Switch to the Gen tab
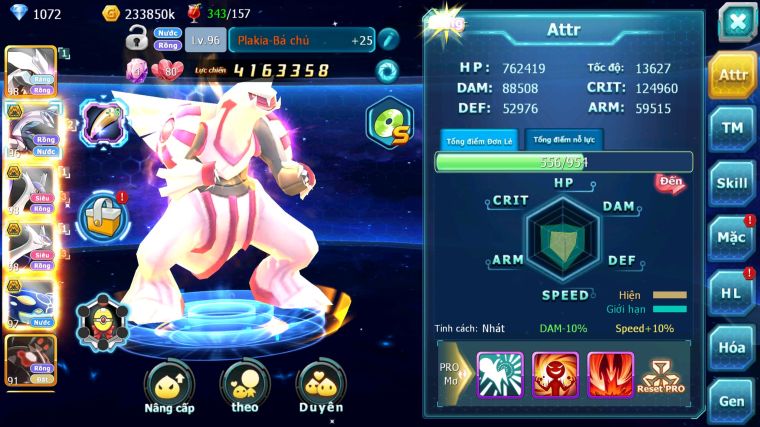The height and width of the screenshot is (427, 760). [x=732, y=400]
